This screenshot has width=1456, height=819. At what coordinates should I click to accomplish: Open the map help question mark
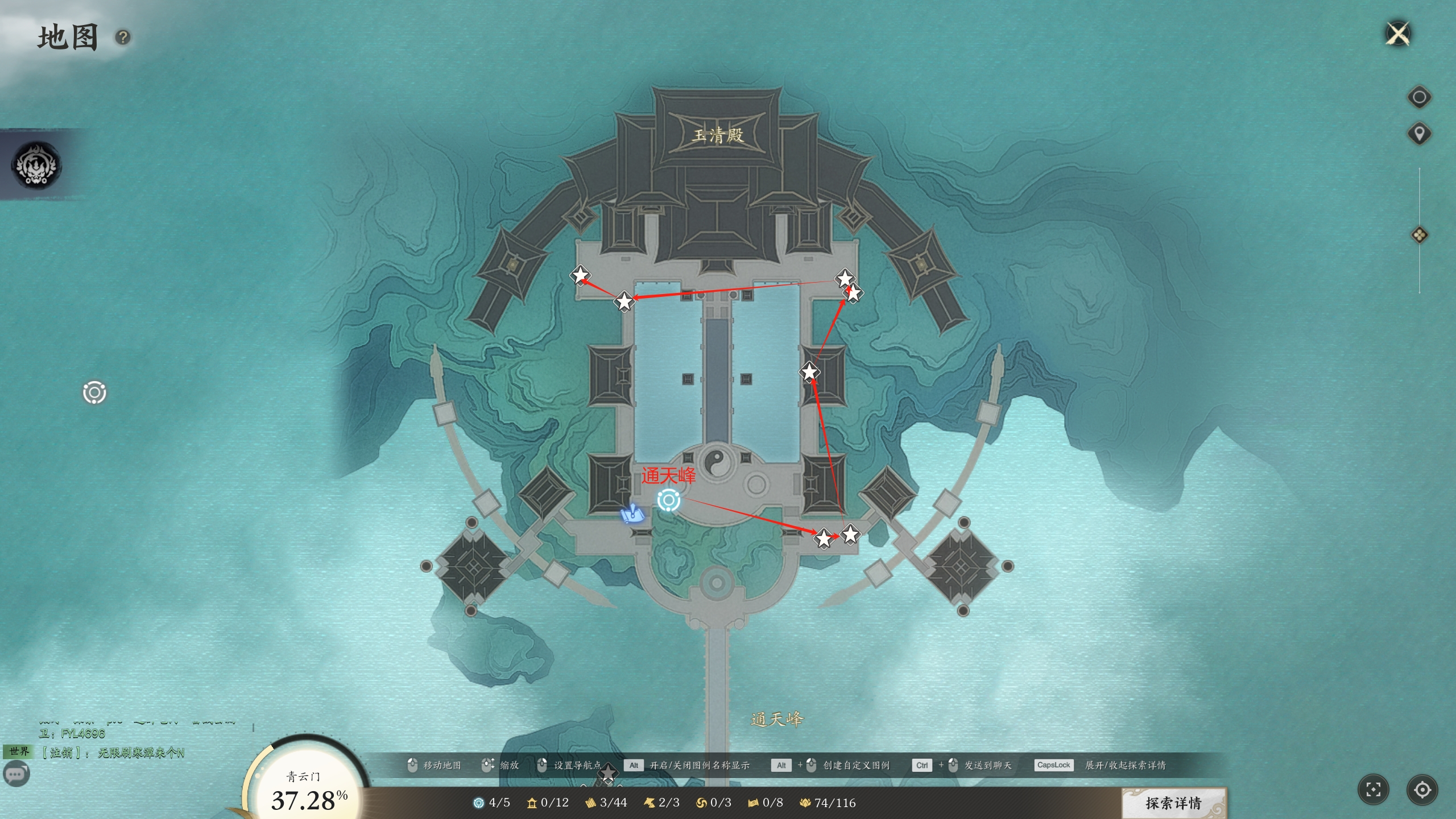tap(123, 38)
